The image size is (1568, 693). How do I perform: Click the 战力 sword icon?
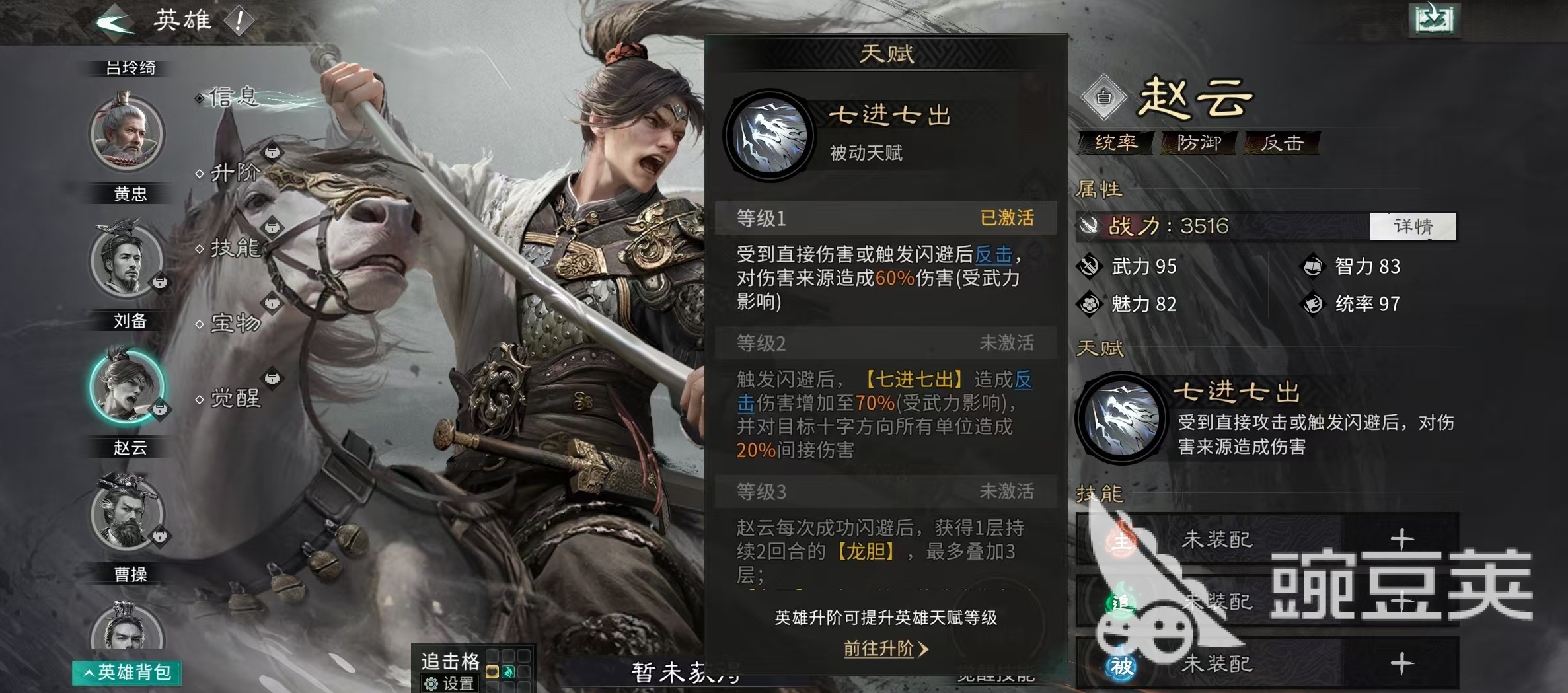click(x=1091, y=227)
